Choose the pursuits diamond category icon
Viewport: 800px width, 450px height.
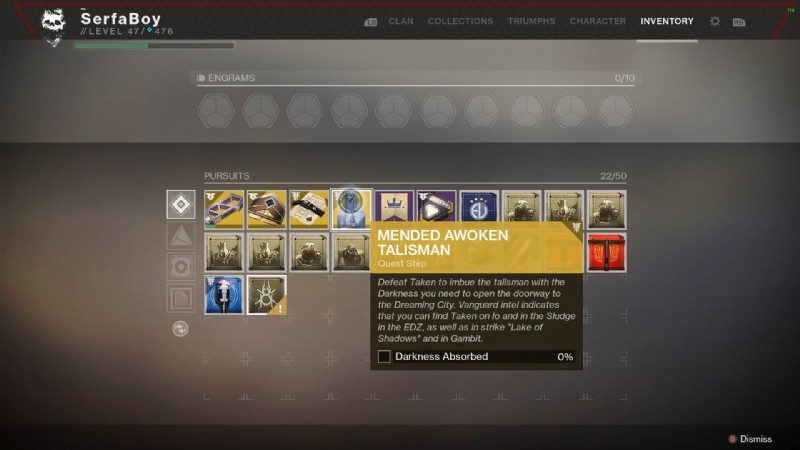pyautogui.click(x=181, y=204)
